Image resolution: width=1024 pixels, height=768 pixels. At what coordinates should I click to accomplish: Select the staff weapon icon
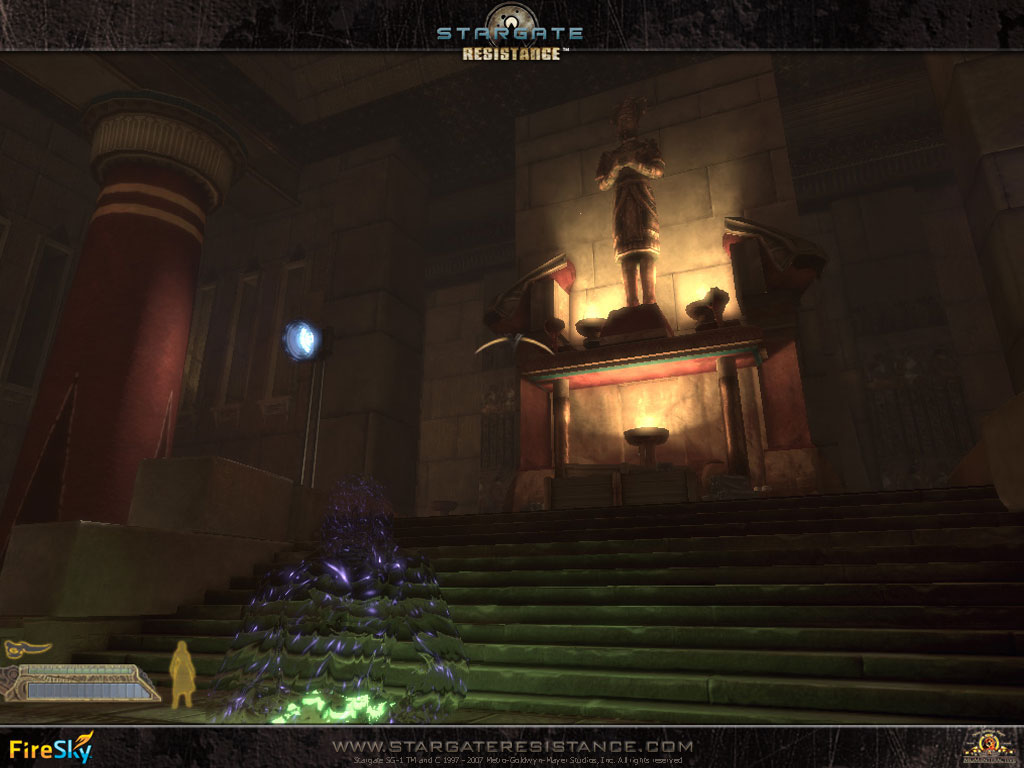point(27,650)
